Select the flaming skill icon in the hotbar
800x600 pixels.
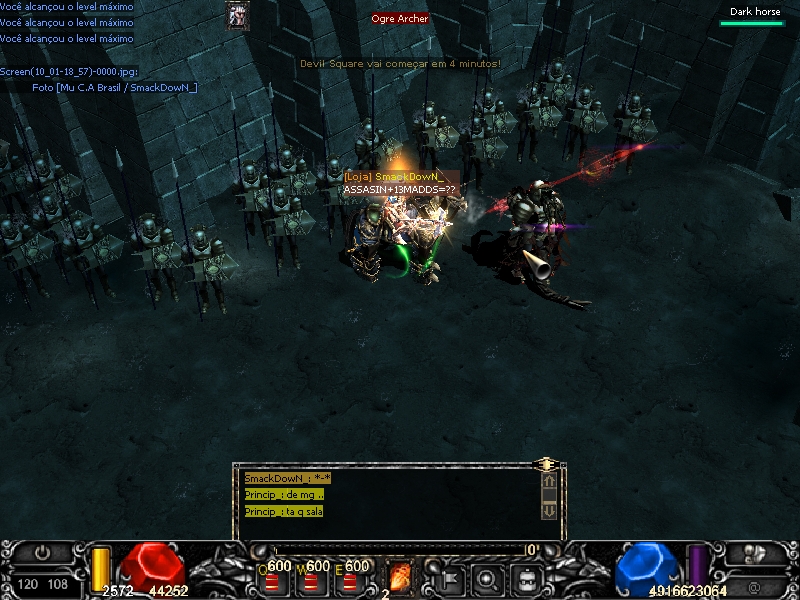(400, 576)
